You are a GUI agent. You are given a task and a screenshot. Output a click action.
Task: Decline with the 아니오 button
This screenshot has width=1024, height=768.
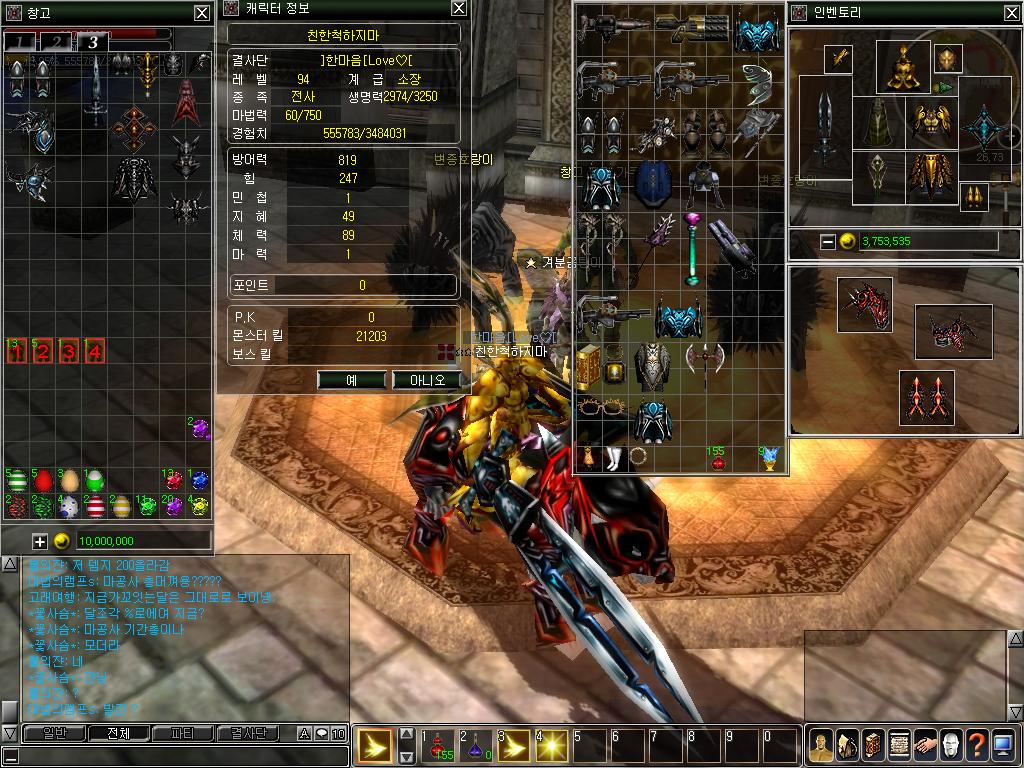coord(425,380)
